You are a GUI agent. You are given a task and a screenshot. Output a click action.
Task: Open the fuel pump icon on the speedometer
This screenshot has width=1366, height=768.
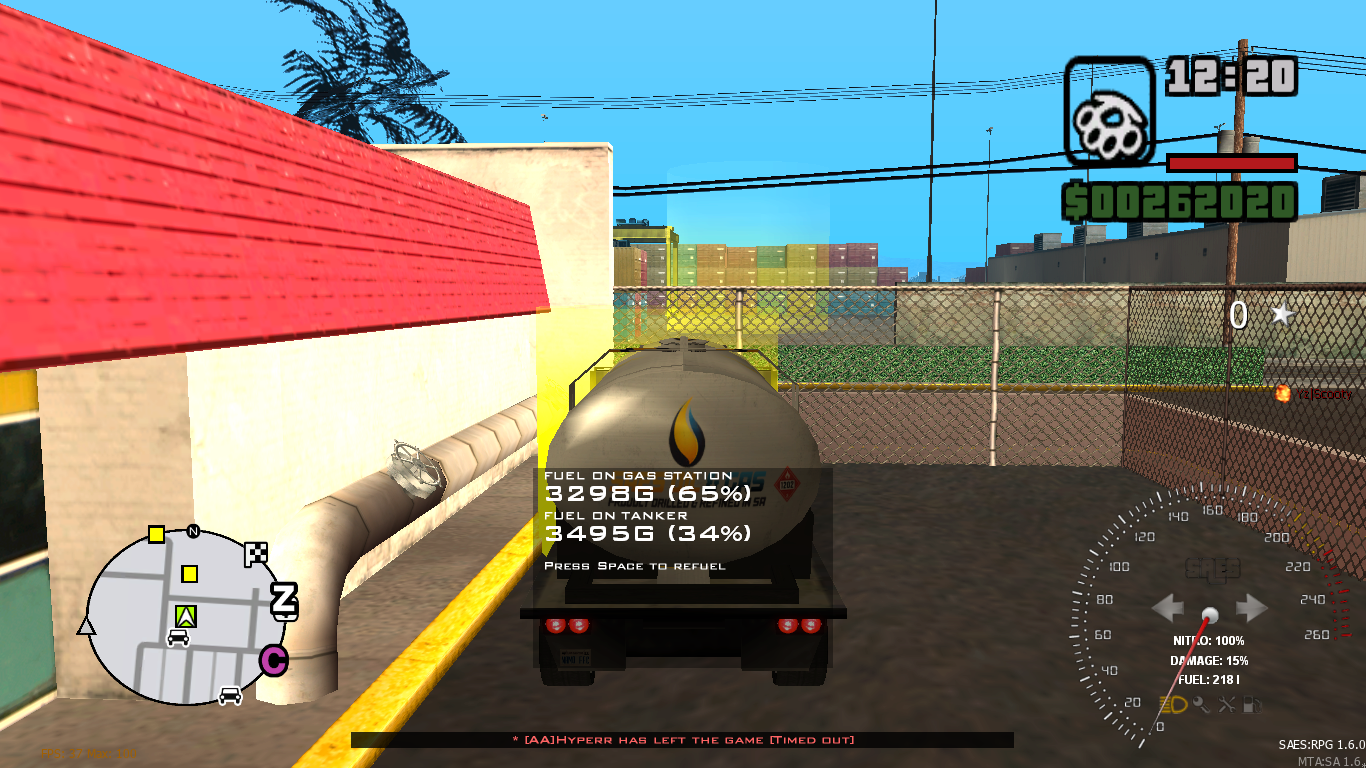(x=1251, y=705)
